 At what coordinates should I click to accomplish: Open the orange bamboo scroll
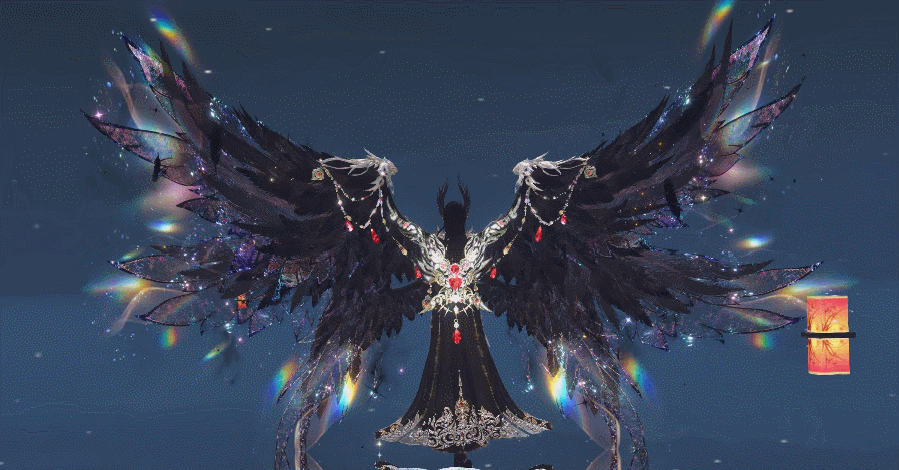[x=829, y=335]
